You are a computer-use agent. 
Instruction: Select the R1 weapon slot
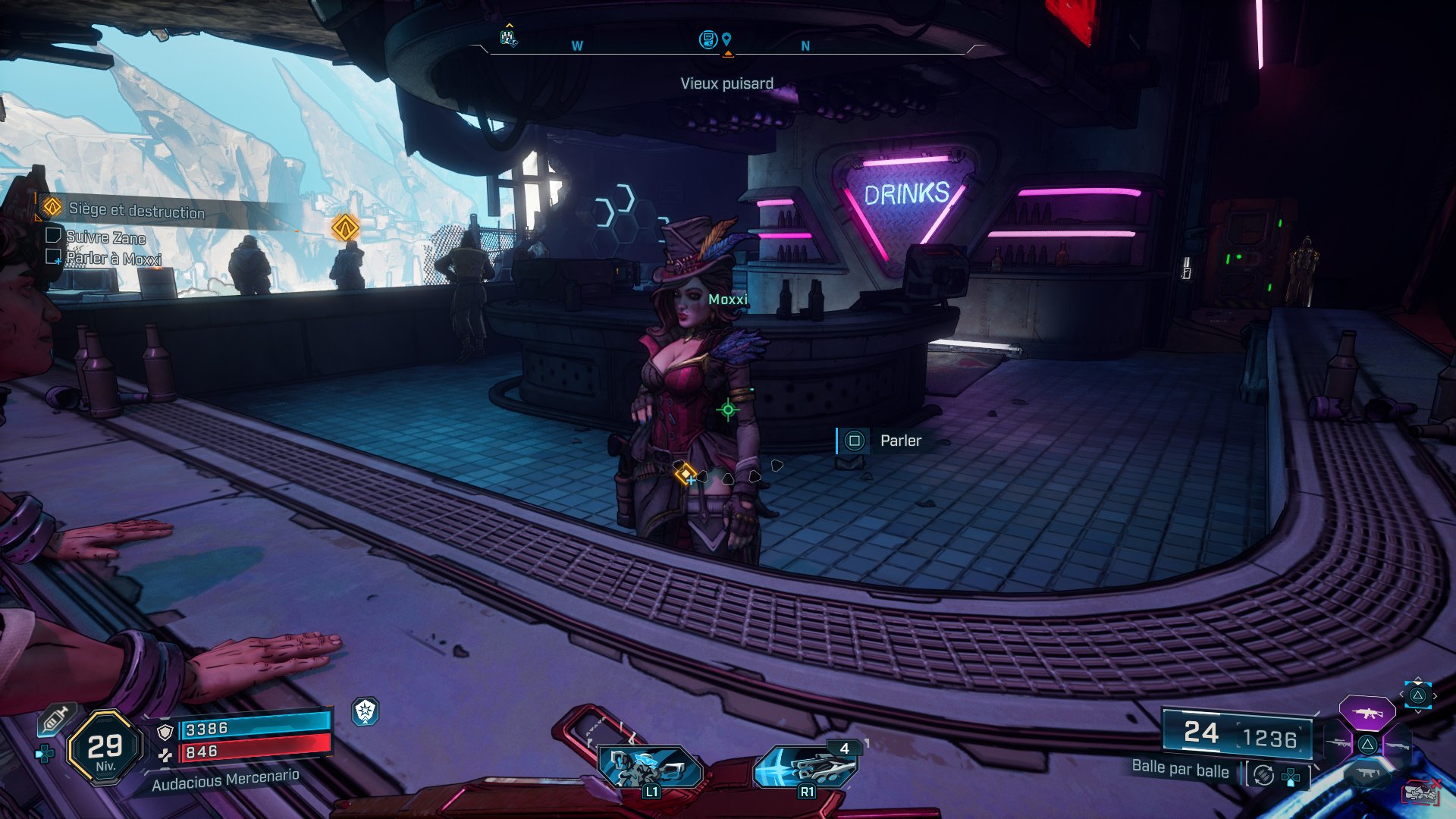point(806,766)
